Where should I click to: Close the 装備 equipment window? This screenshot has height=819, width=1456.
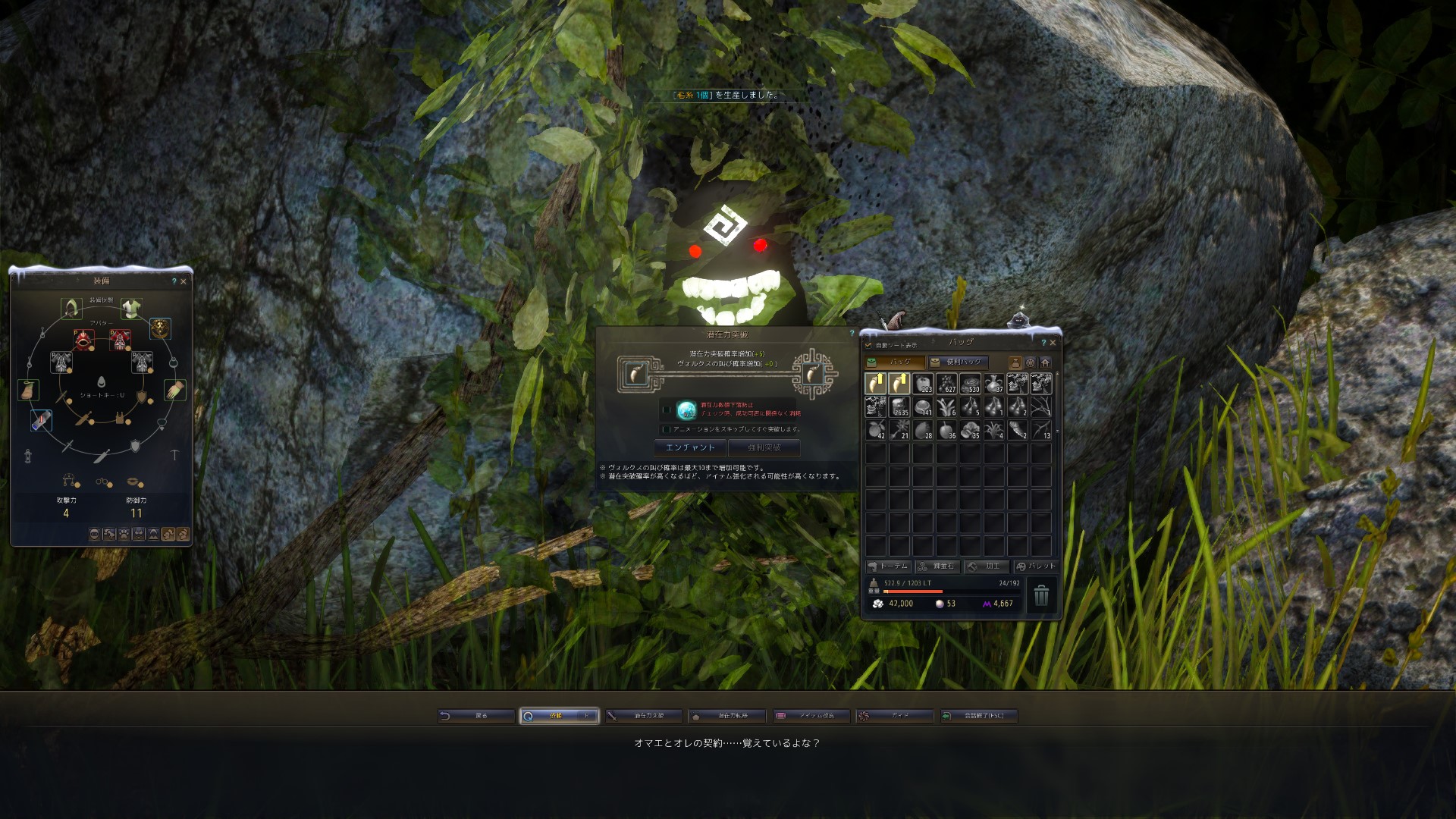click(x=184, y=281)
